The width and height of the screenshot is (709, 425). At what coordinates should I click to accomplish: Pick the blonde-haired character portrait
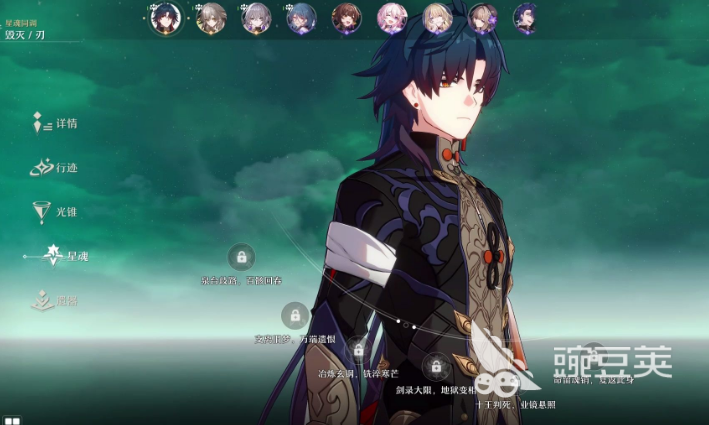tap(437, 17)
